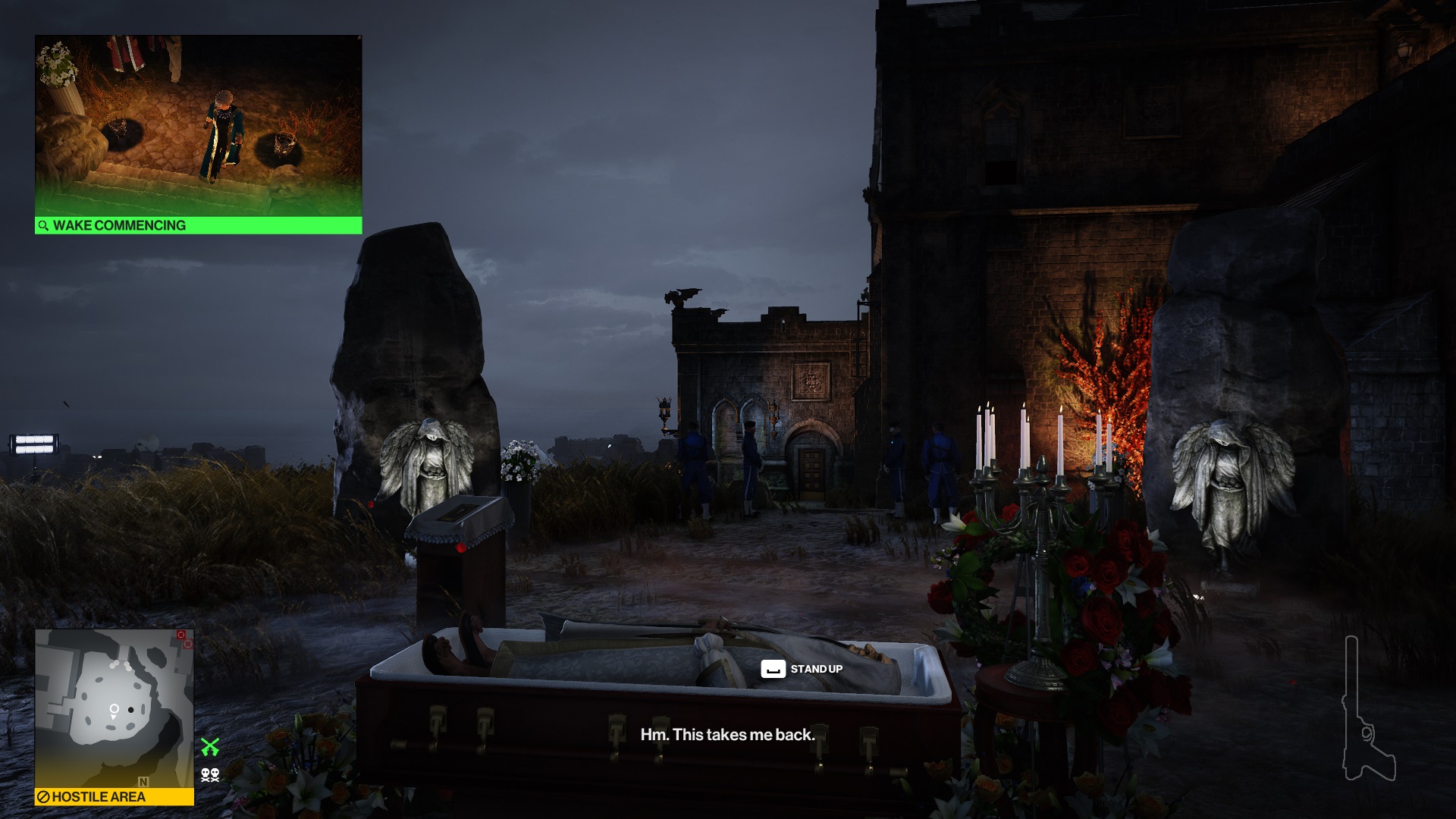Select the Wake Commencing notification bar
This screenshot has height=819, width=1456.
tap(198, 225)
